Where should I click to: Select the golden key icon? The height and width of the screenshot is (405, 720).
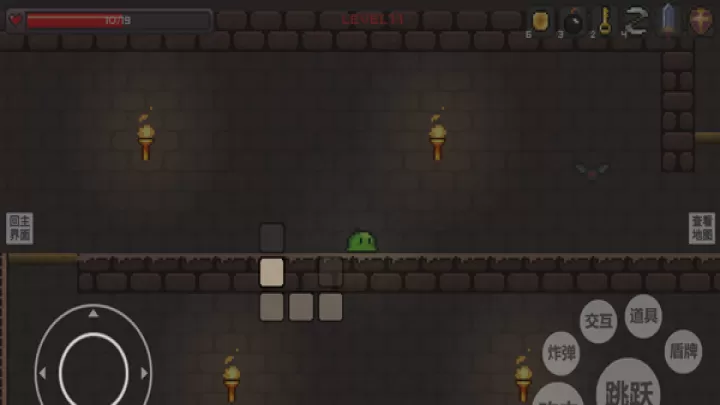click(605, 19)
